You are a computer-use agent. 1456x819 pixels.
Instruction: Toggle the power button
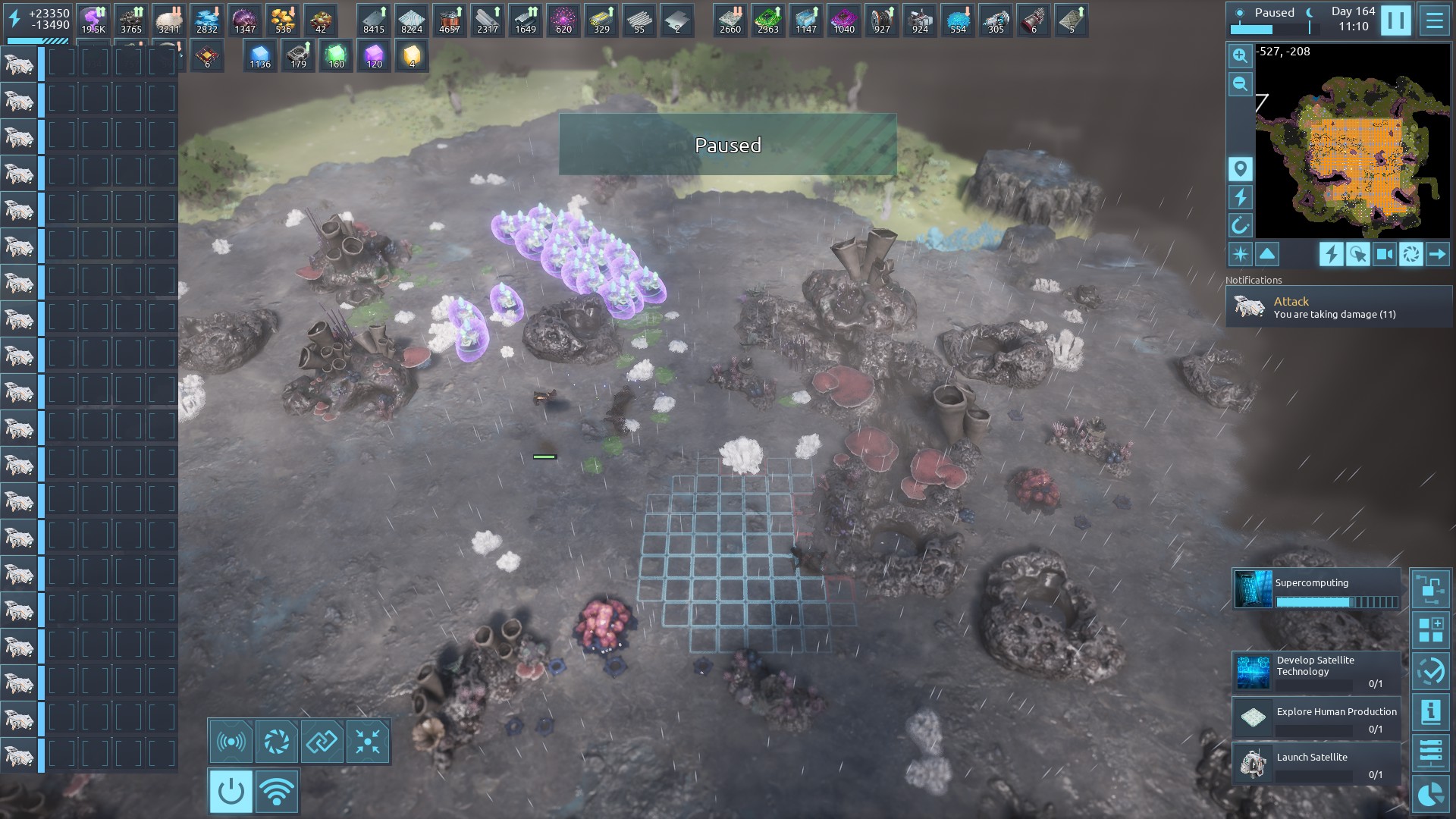click(x=231, y=792)
